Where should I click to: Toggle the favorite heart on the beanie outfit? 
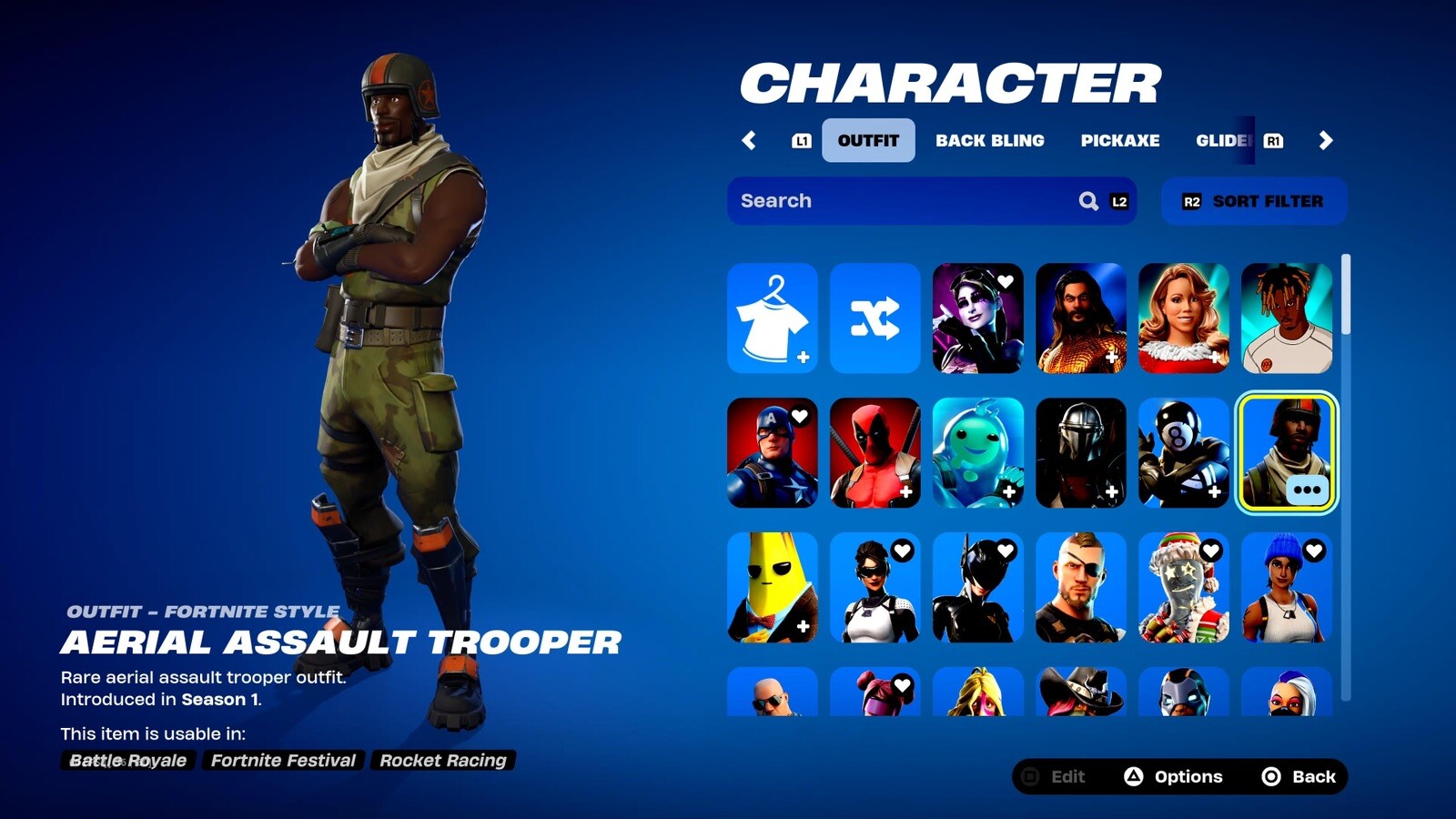click(x=1316, y=550)
